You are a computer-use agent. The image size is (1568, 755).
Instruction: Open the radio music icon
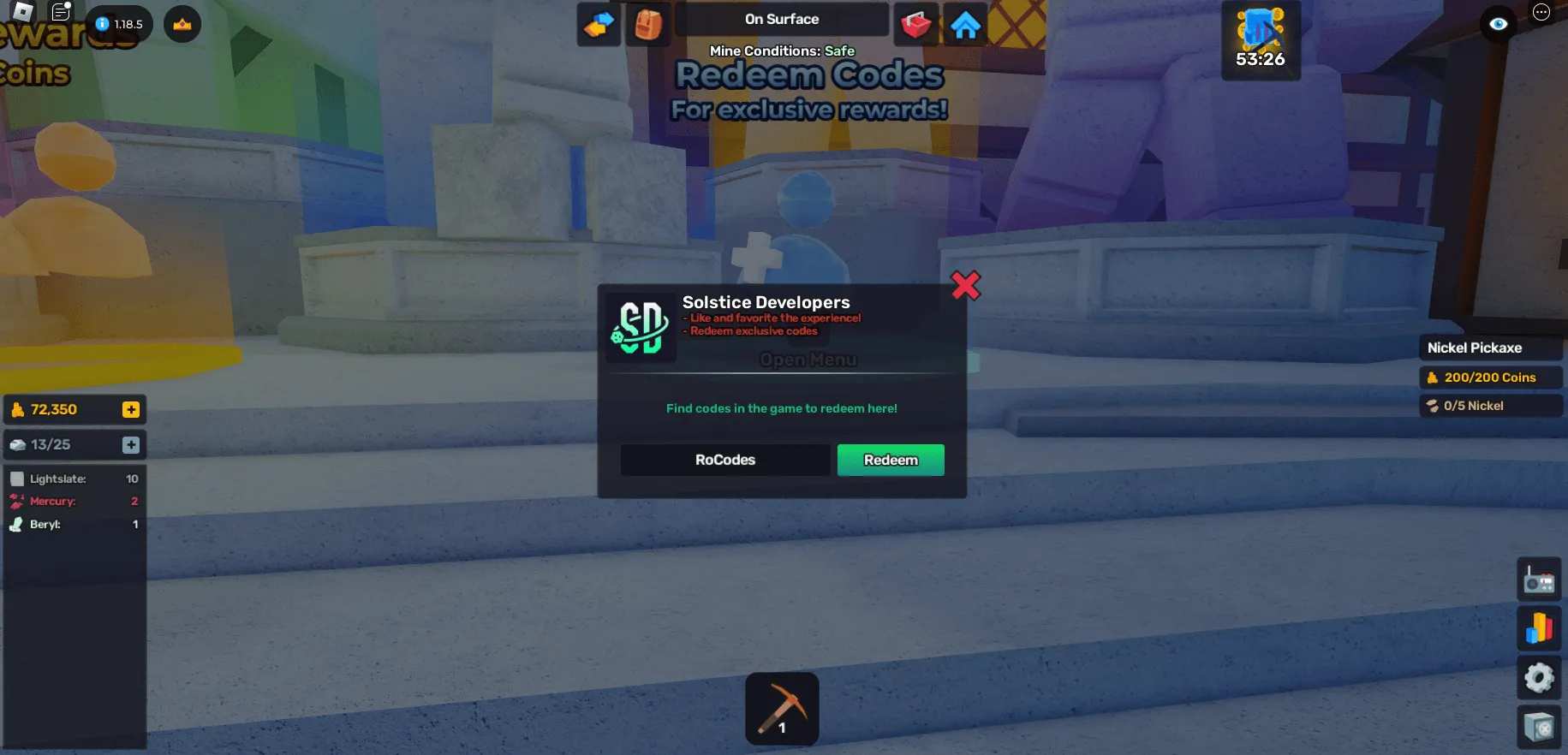coord(1539,580)
